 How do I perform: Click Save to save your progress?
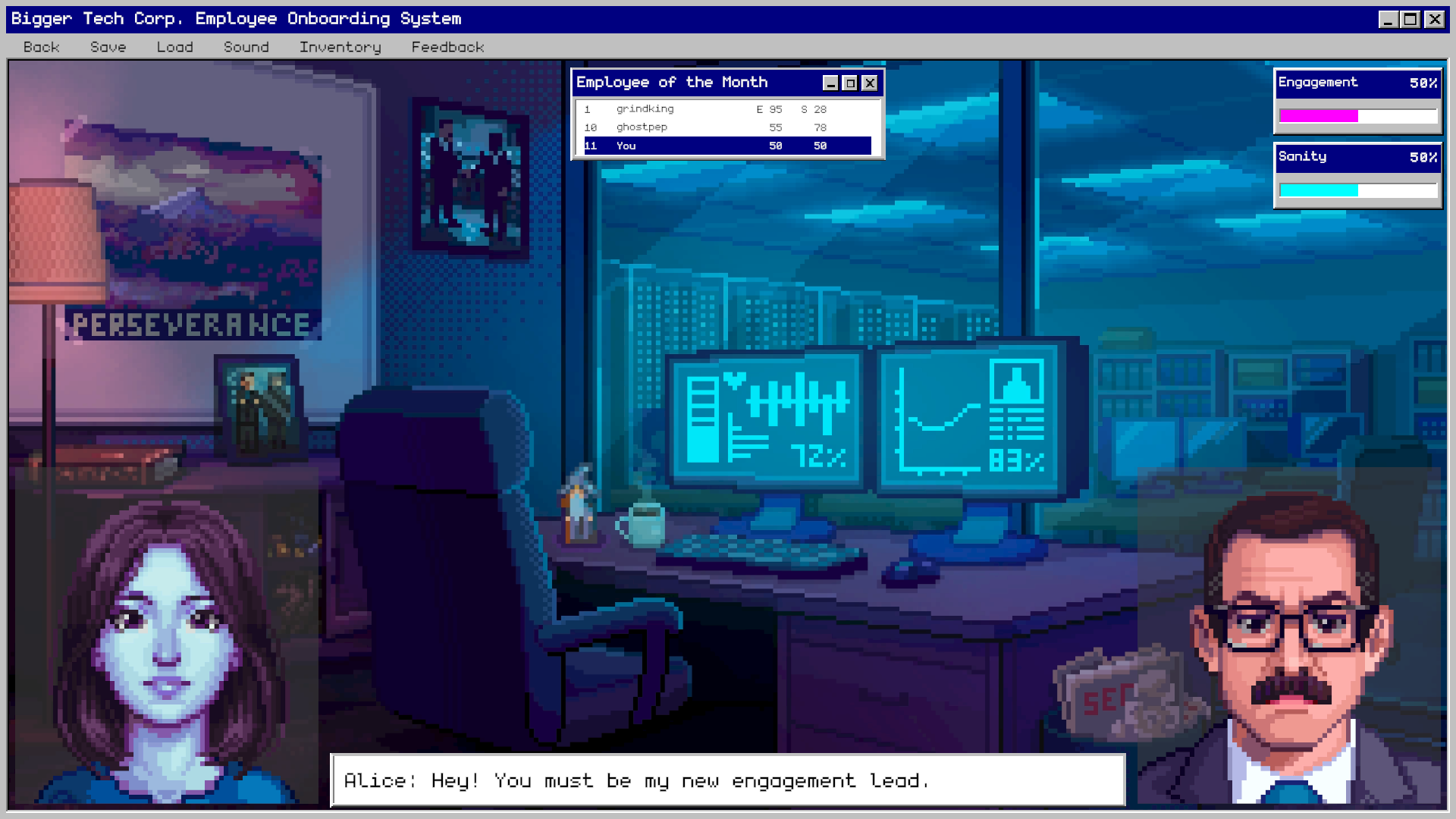pos(108,47)
